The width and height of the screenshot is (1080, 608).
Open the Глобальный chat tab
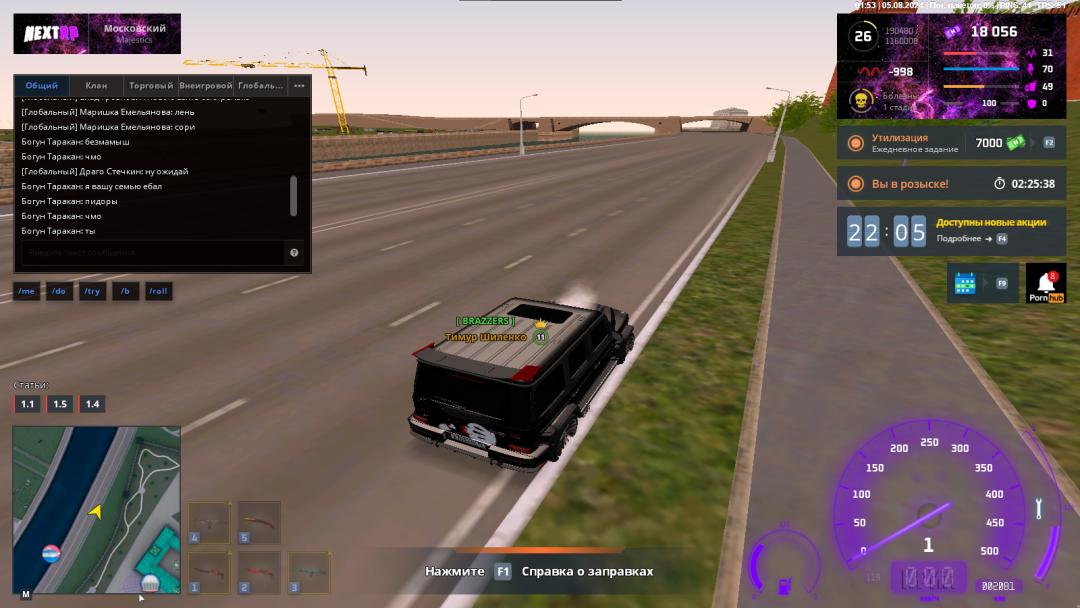point(260,86)
